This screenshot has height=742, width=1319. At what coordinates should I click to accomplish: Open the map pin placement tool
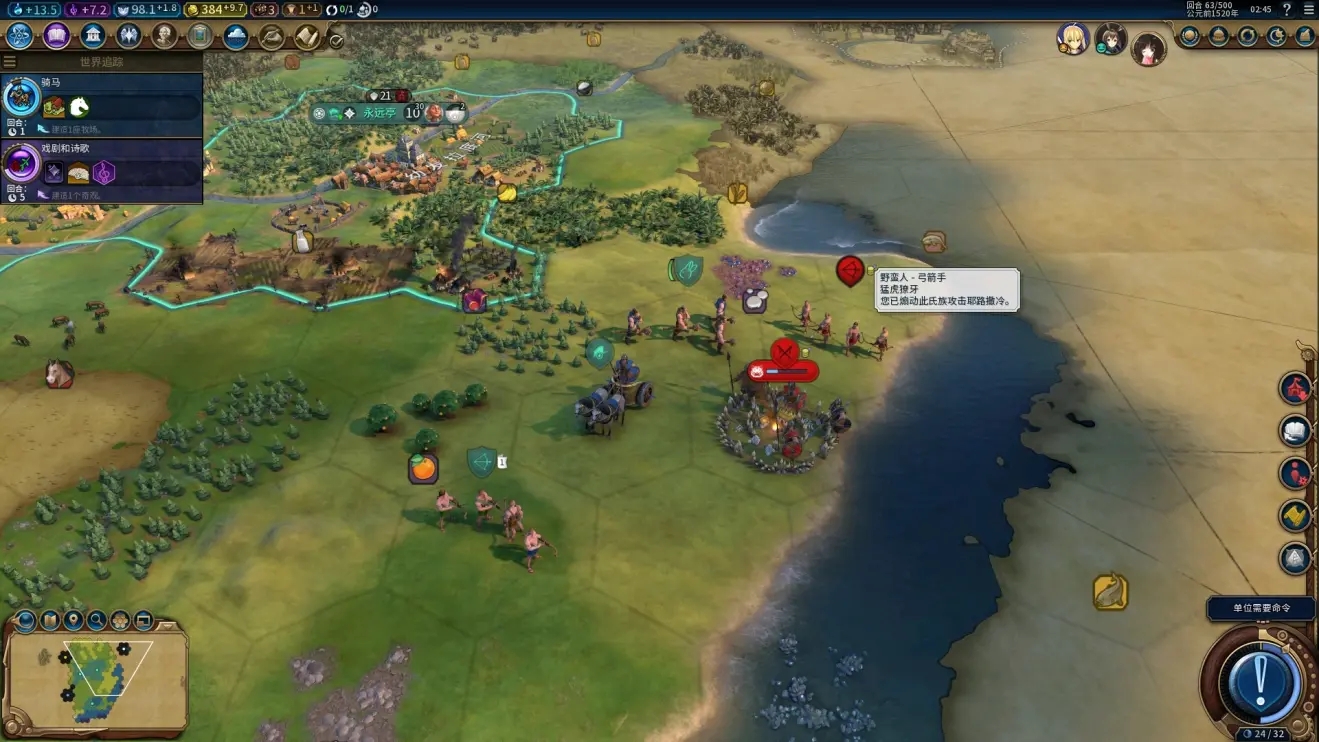pos(73,621)
